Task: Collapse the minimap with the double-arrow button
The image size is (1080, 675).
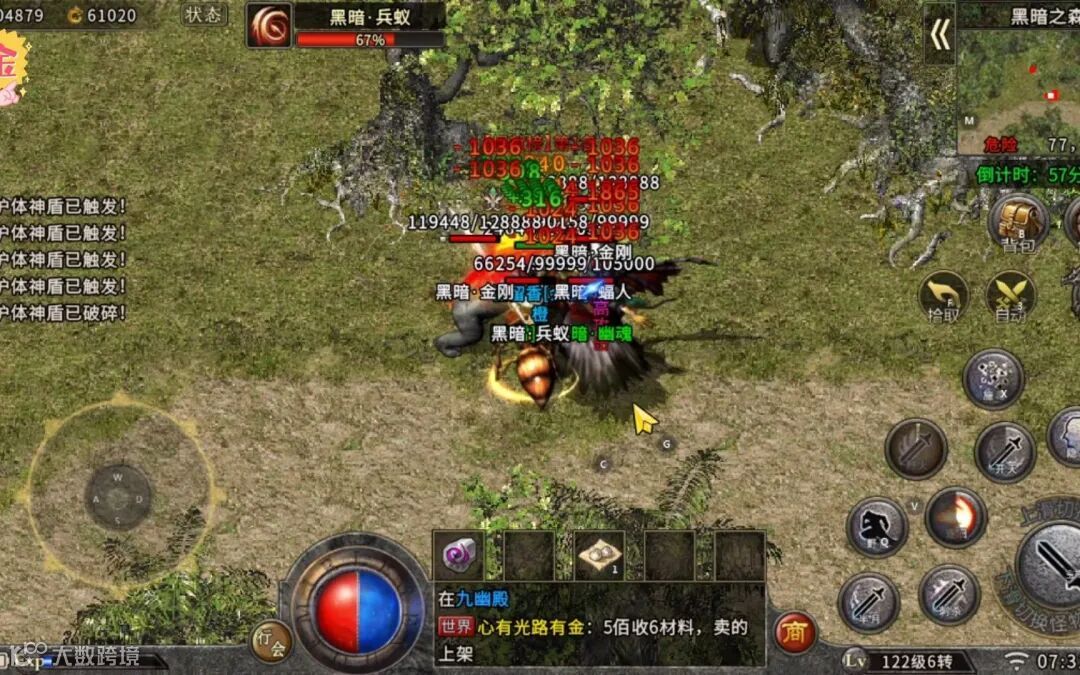Action: pos(939,35)
